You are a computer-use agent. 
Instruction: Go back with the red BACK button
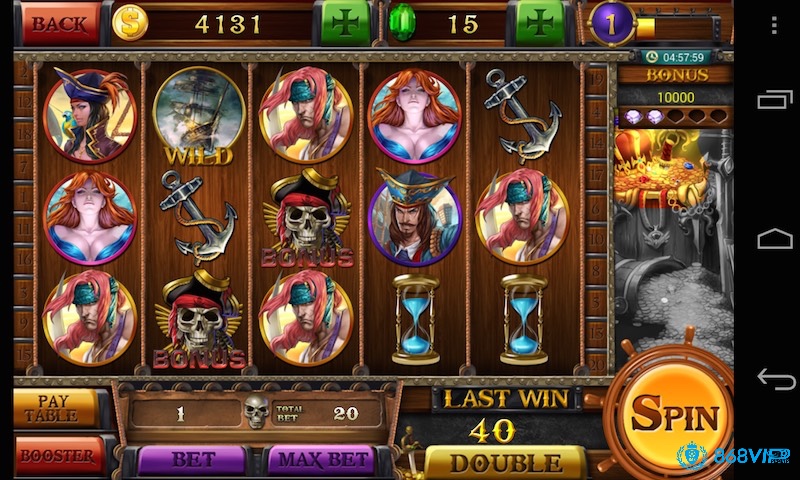(x=61, y=23)
